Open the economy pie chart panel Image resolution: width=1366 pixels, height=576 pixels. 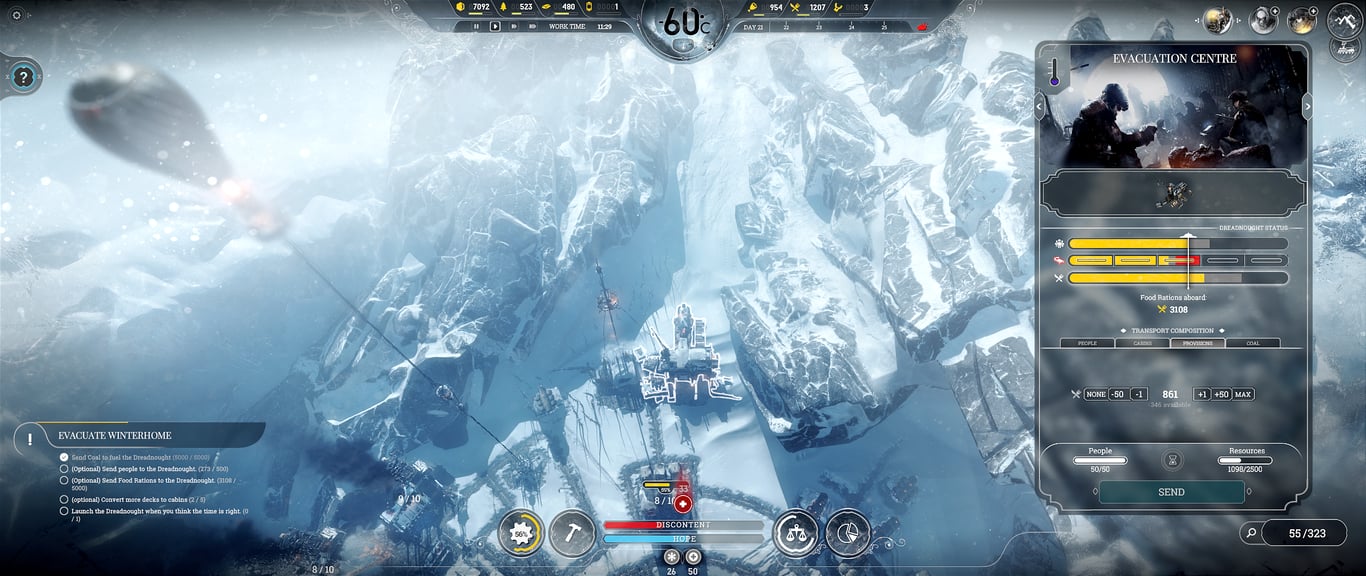point(848,534)
